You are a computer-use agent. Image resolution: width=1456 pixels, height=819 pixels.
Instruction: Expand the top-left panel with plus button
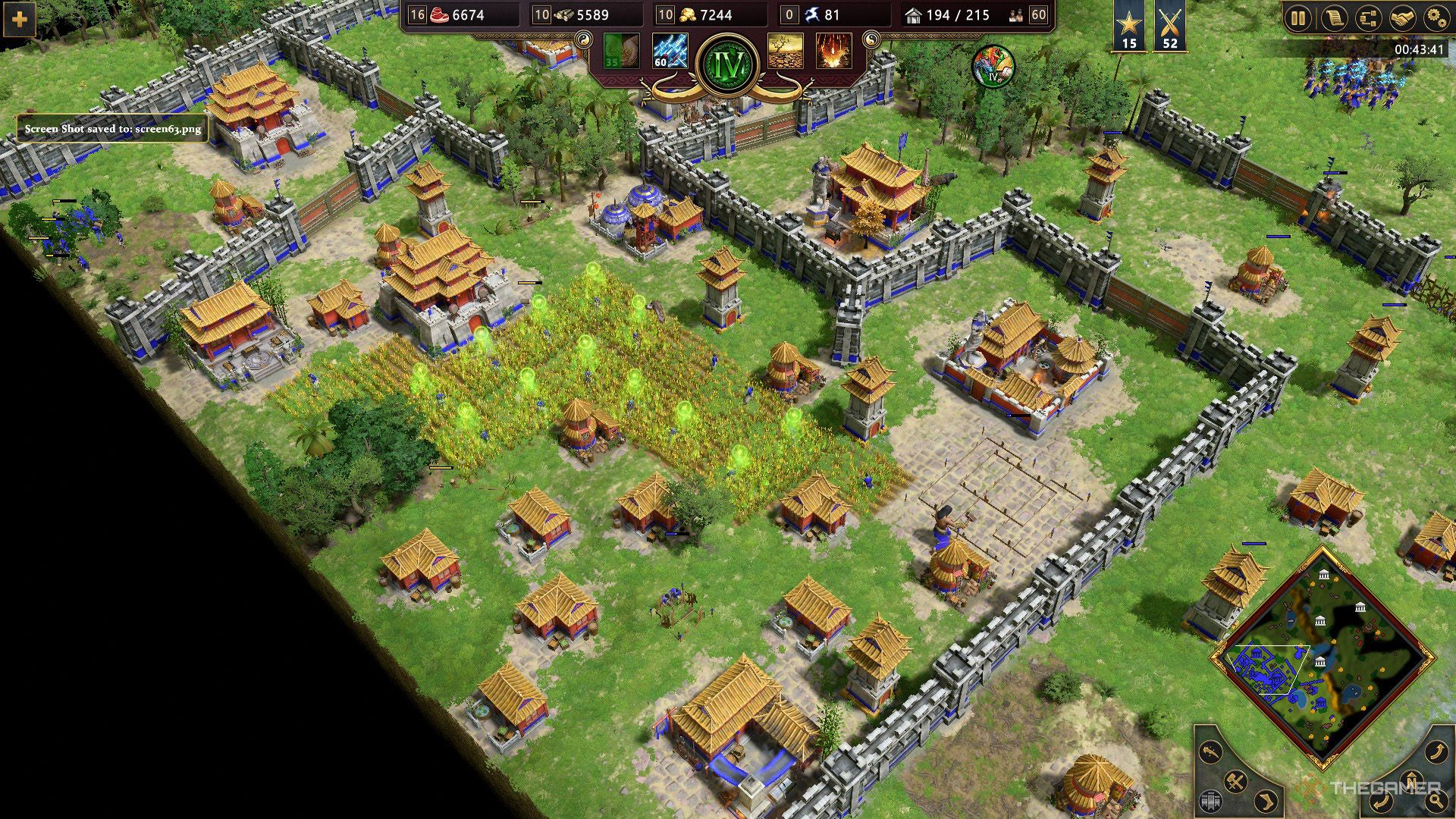pyautogui.click(x=20, y=20)
